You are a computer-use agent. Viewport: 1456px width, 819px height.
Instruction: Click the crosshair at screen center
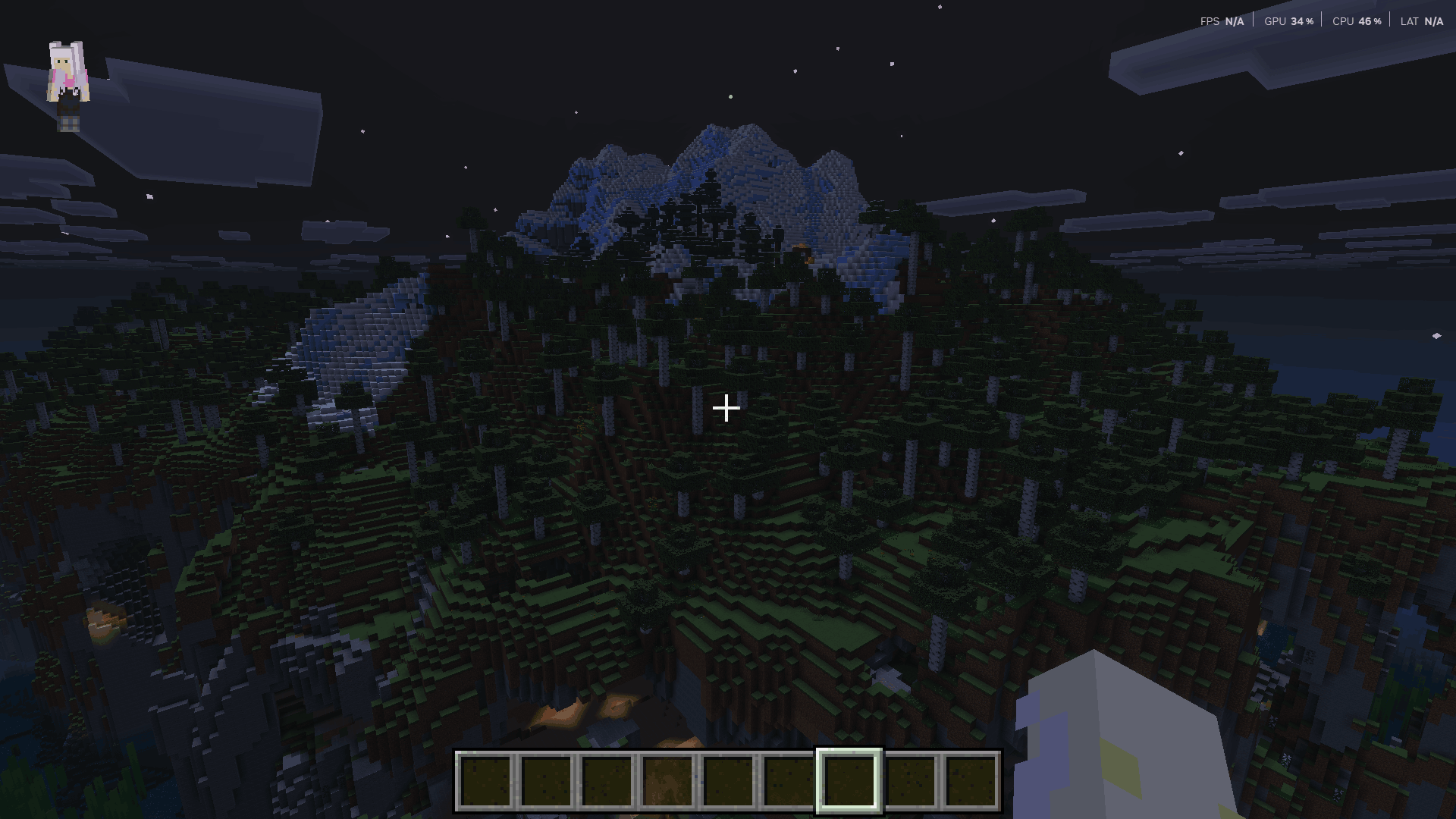(727, 409)
